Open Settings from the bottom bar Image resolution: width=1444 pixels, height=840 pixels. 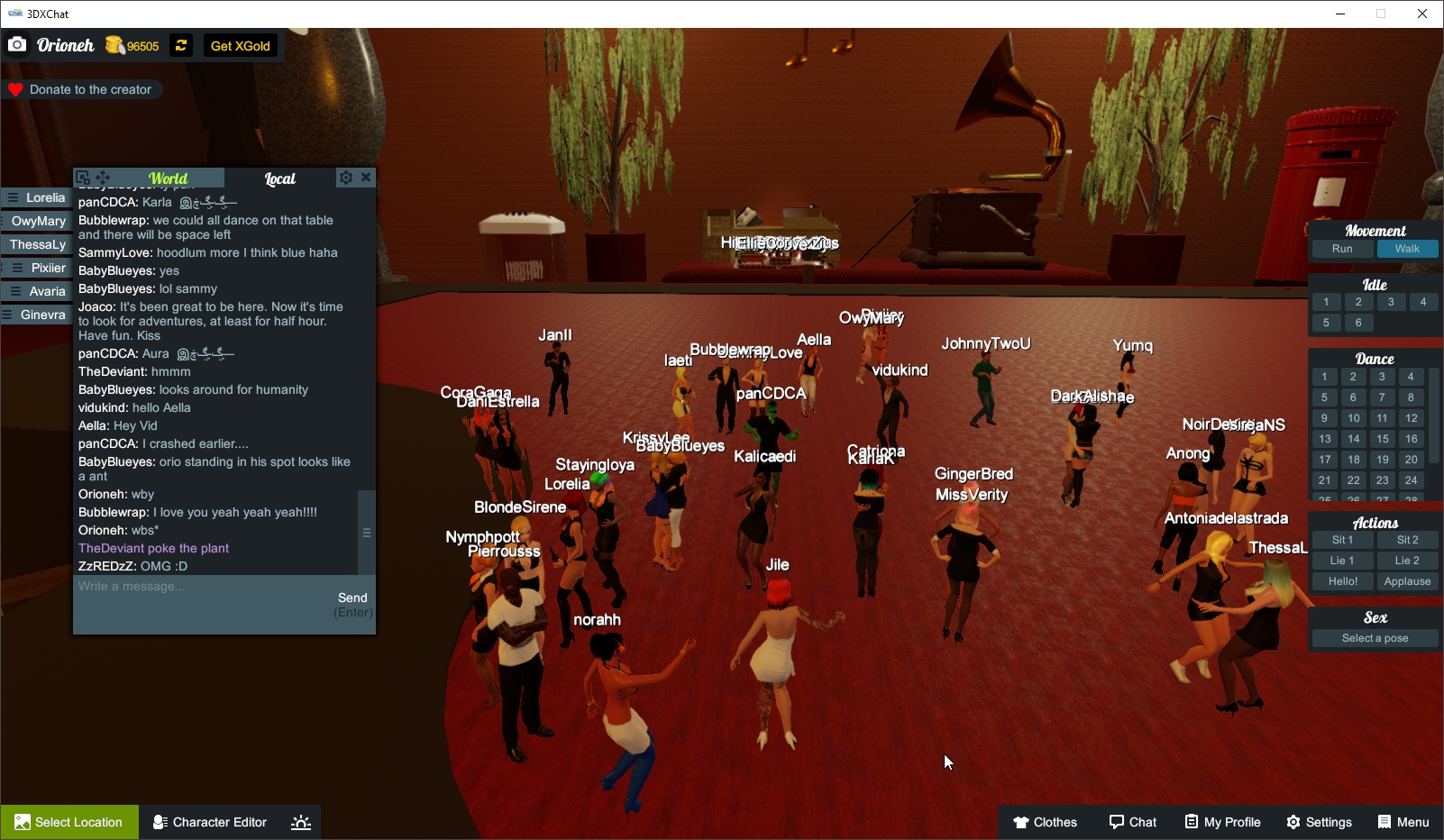pos(1319,822)
